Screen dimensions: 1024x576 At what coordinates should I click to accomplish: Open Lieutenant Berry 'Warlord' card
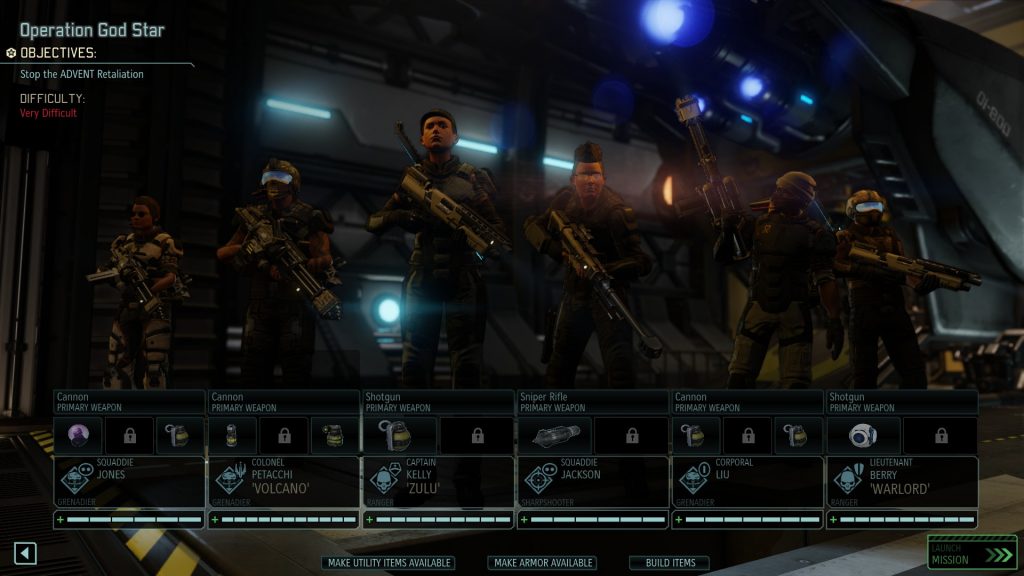[x=901, y=482]
